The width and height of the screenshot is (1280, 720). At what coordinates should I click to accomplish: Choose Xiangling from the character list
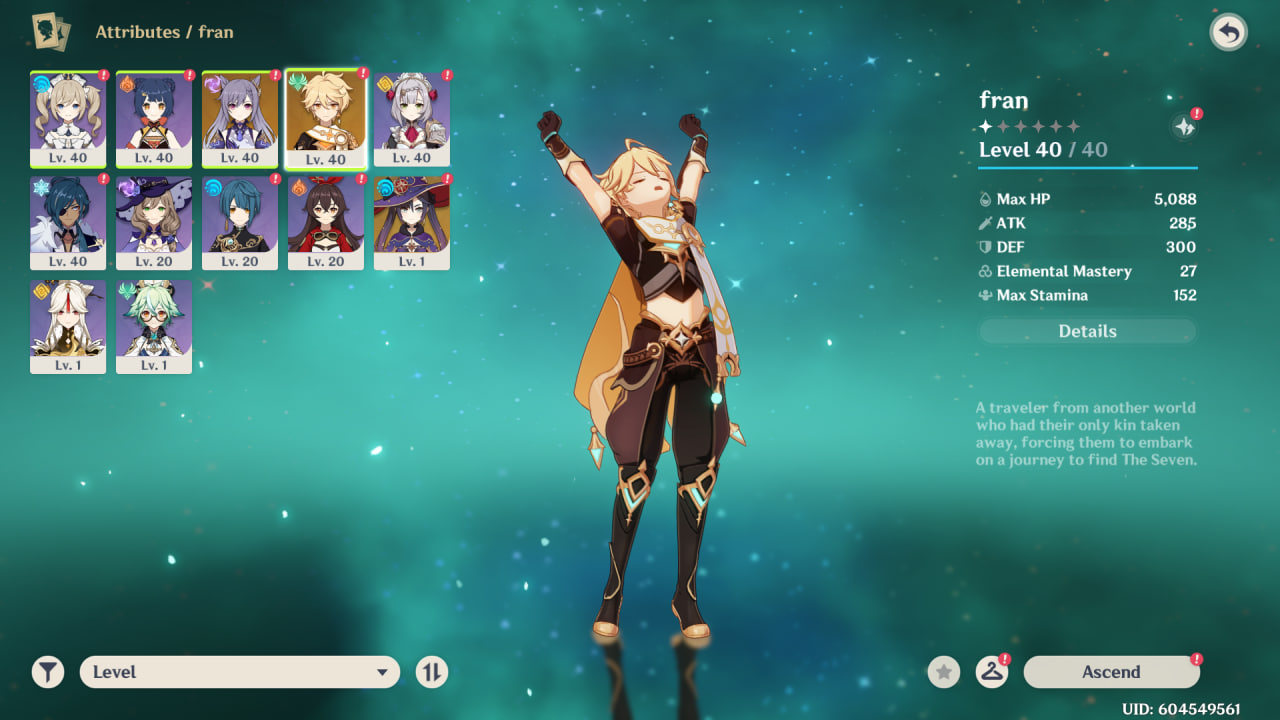154,118
